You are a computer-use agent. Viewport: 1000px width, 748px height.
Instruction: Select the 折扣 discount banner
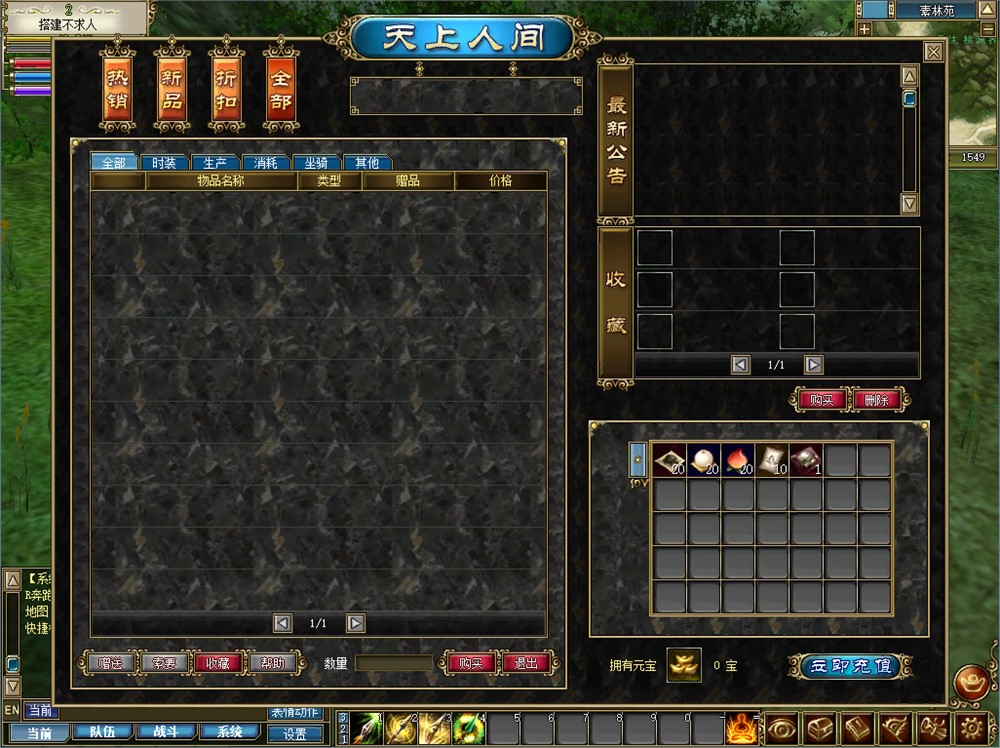[226, 89]
